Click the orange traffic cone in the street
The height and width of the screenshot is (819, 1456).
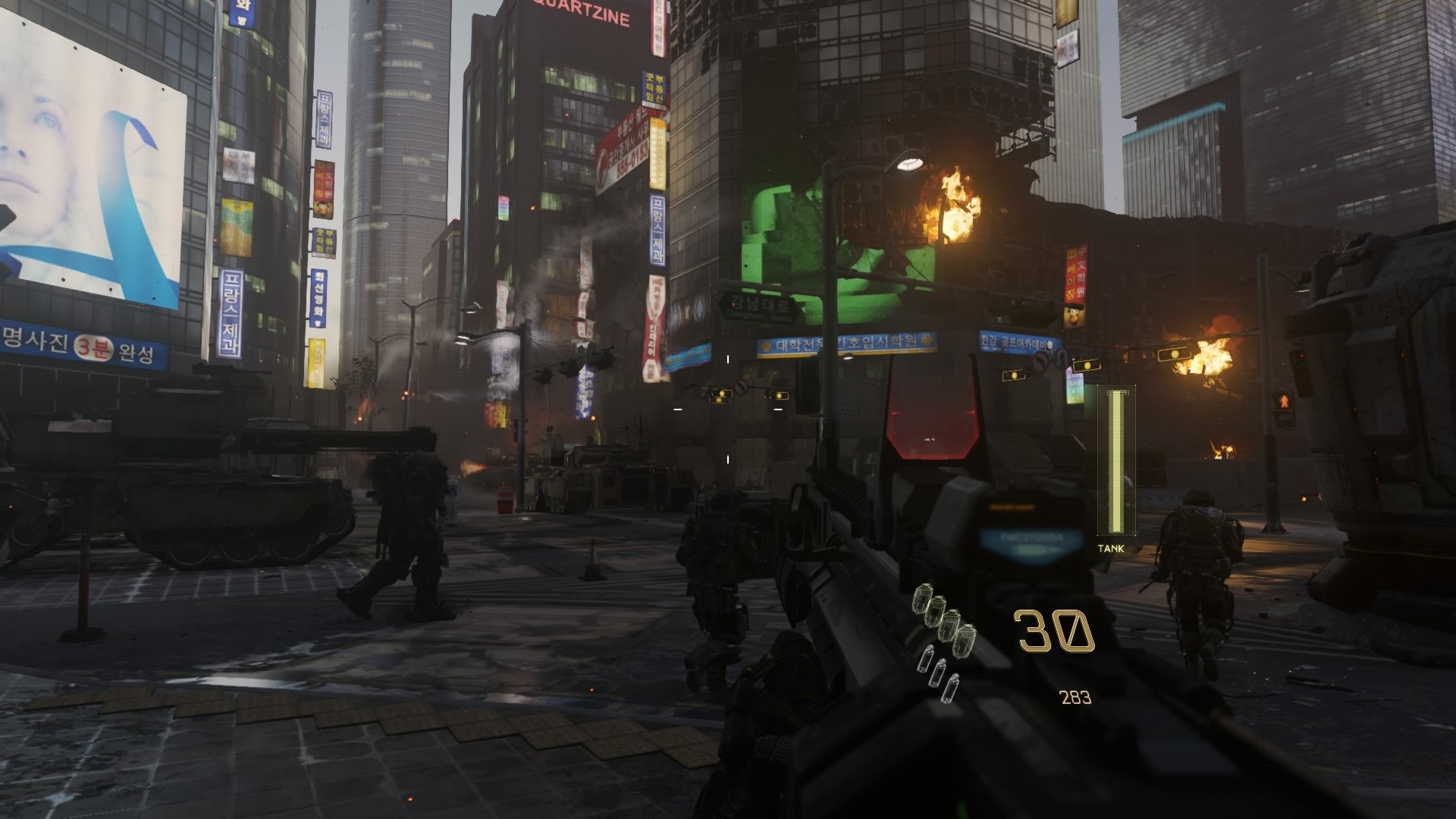tap(591, 565)
